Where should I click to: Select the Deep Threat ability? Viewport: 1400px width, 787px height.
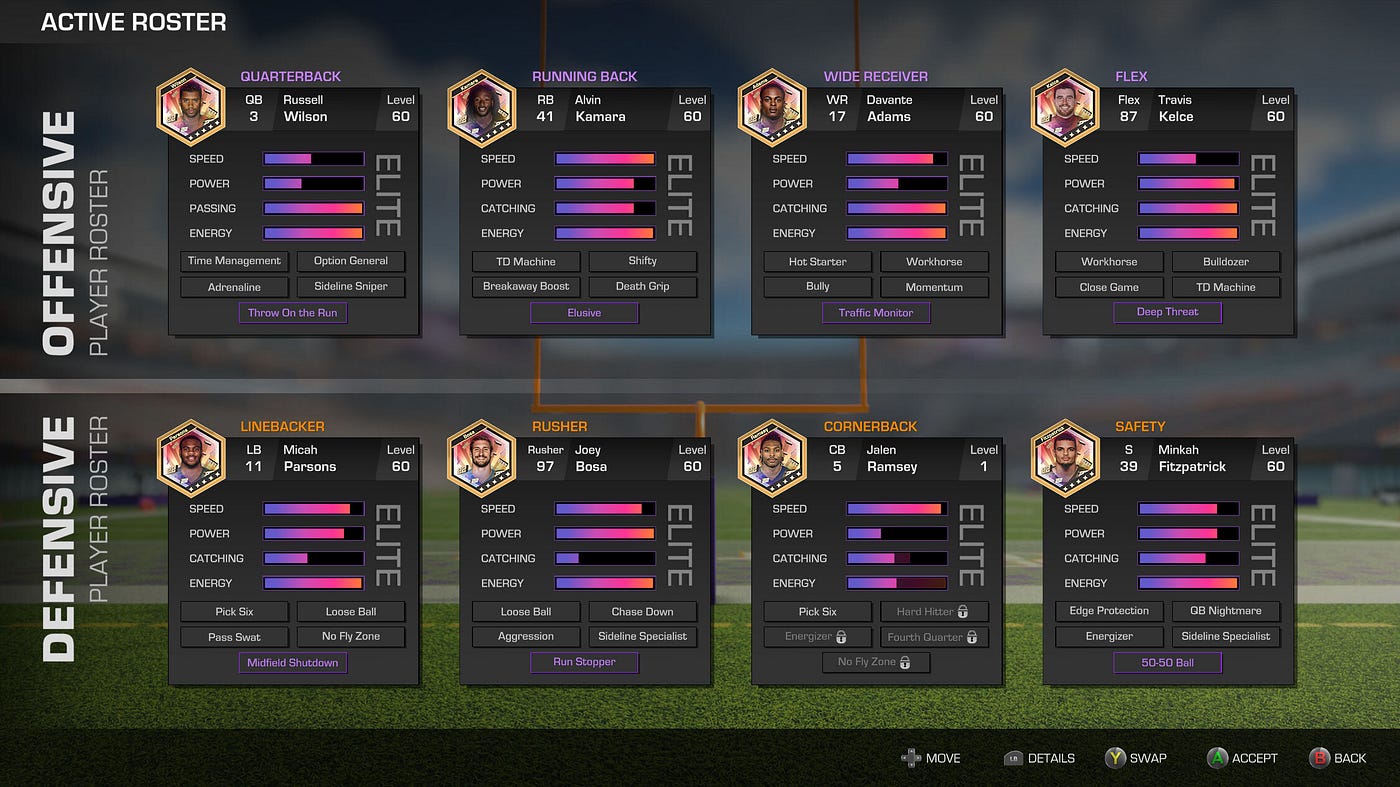(x=1167, y=312)
